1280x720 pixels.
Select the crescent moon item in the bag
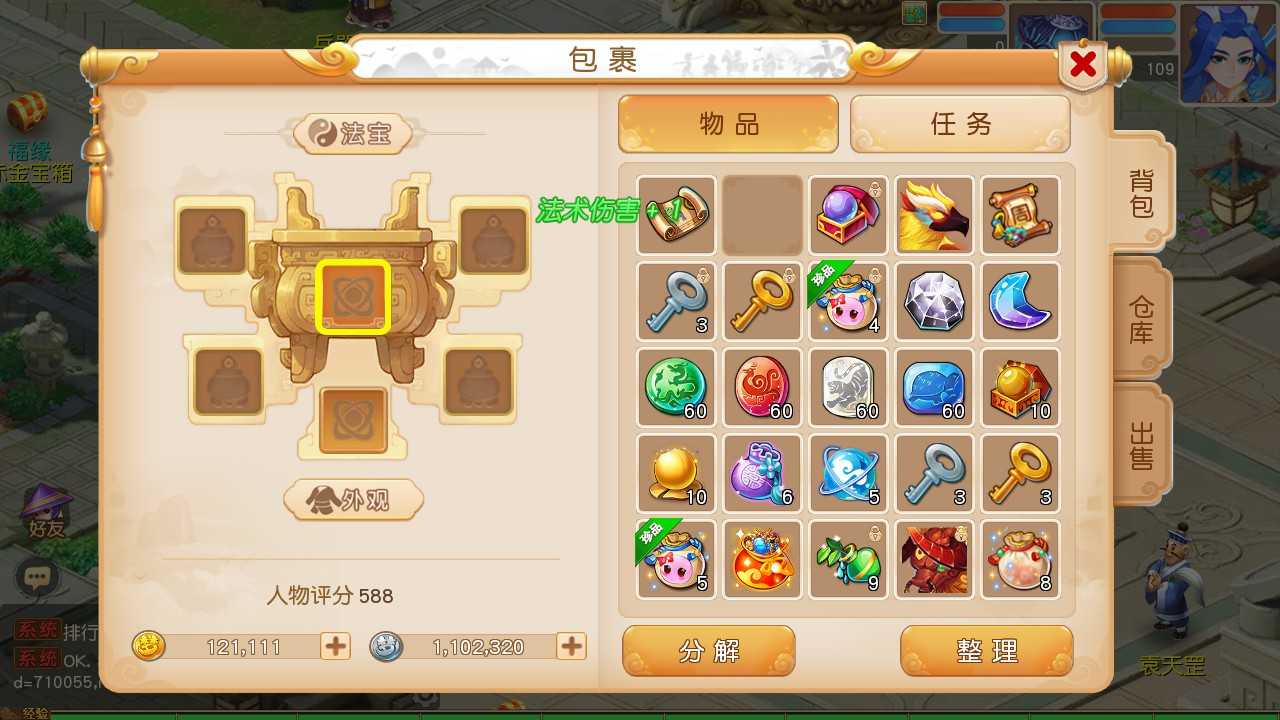pos(1020,302)
